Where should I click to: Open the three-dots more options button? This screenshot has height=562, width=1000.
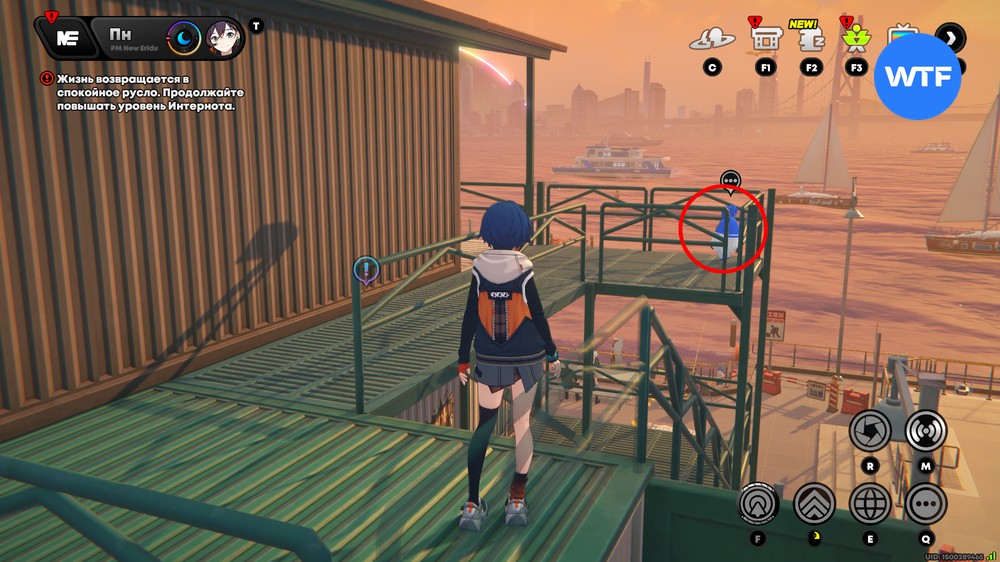tap(926, 504)
